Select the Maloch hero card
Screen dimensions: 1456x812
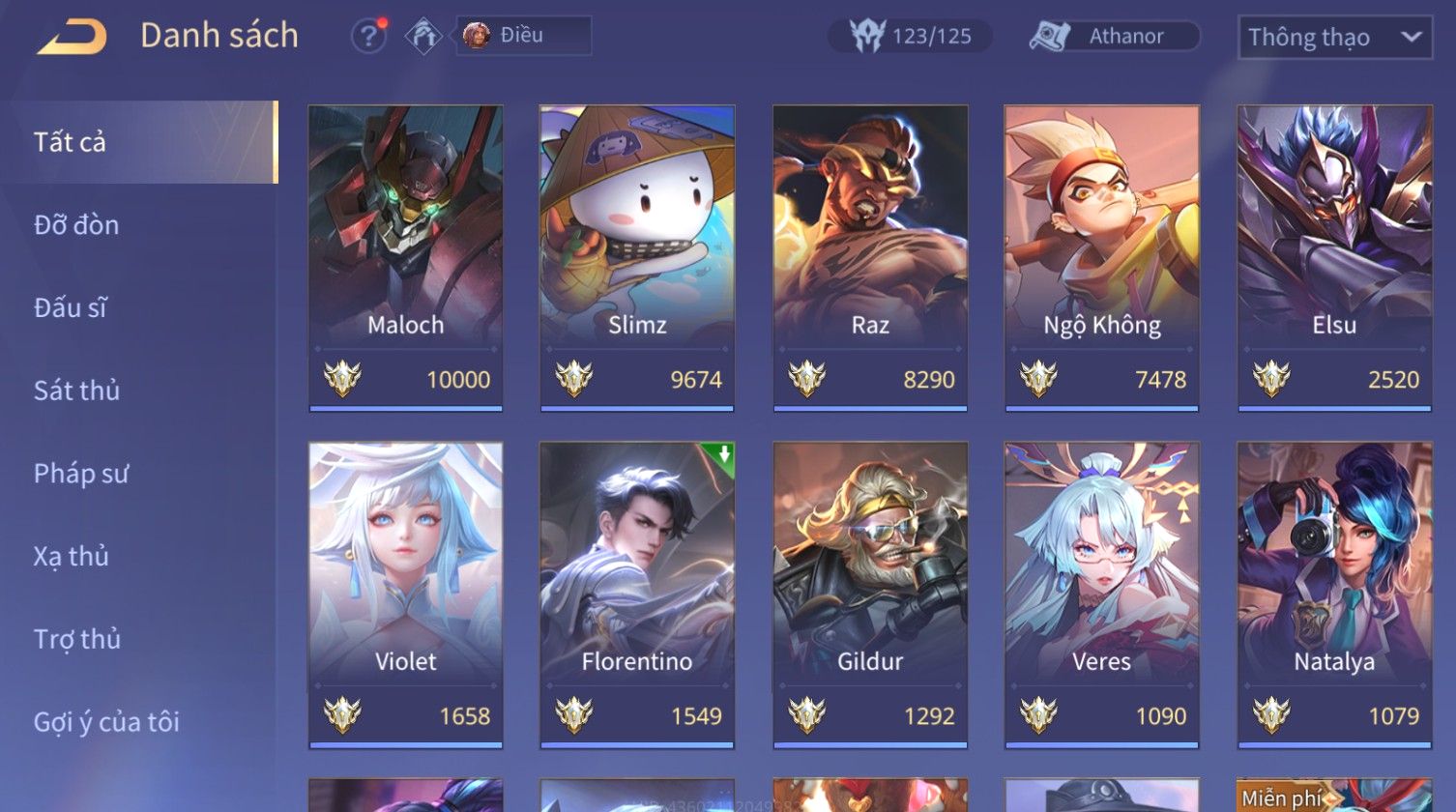[x=405, y=258]
